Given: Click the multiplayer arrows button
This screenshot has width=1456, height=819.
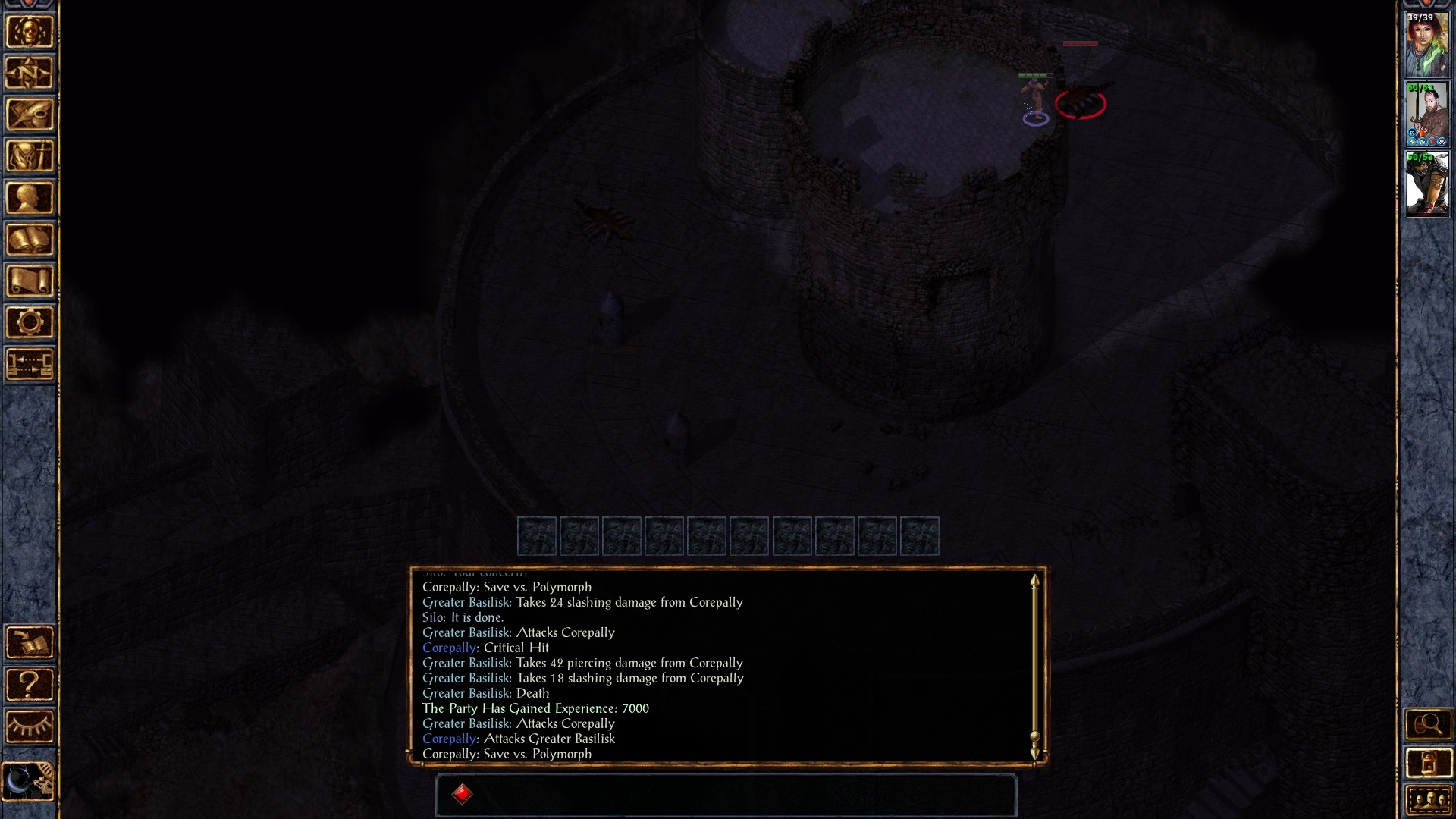Looking at the screenshot, I should click(x=30, y=364).
